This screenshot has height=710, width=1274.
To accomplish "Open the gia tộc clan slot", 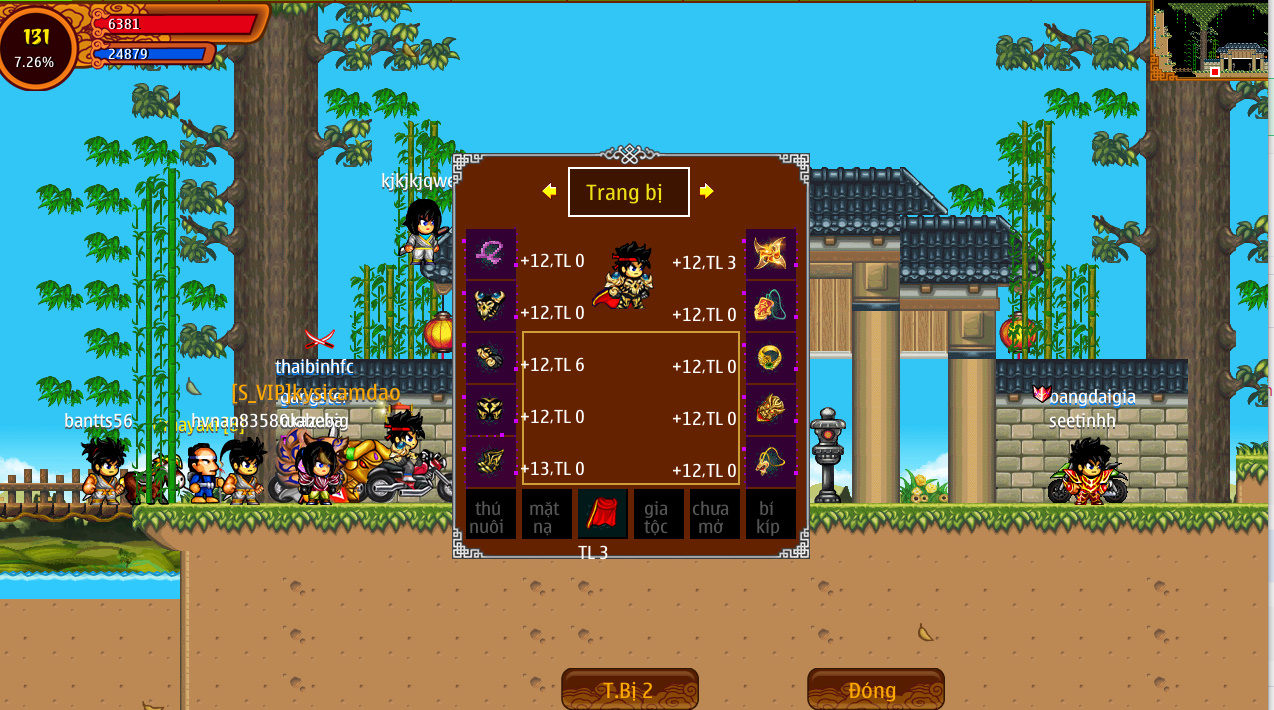I will [x=658, y=514].
